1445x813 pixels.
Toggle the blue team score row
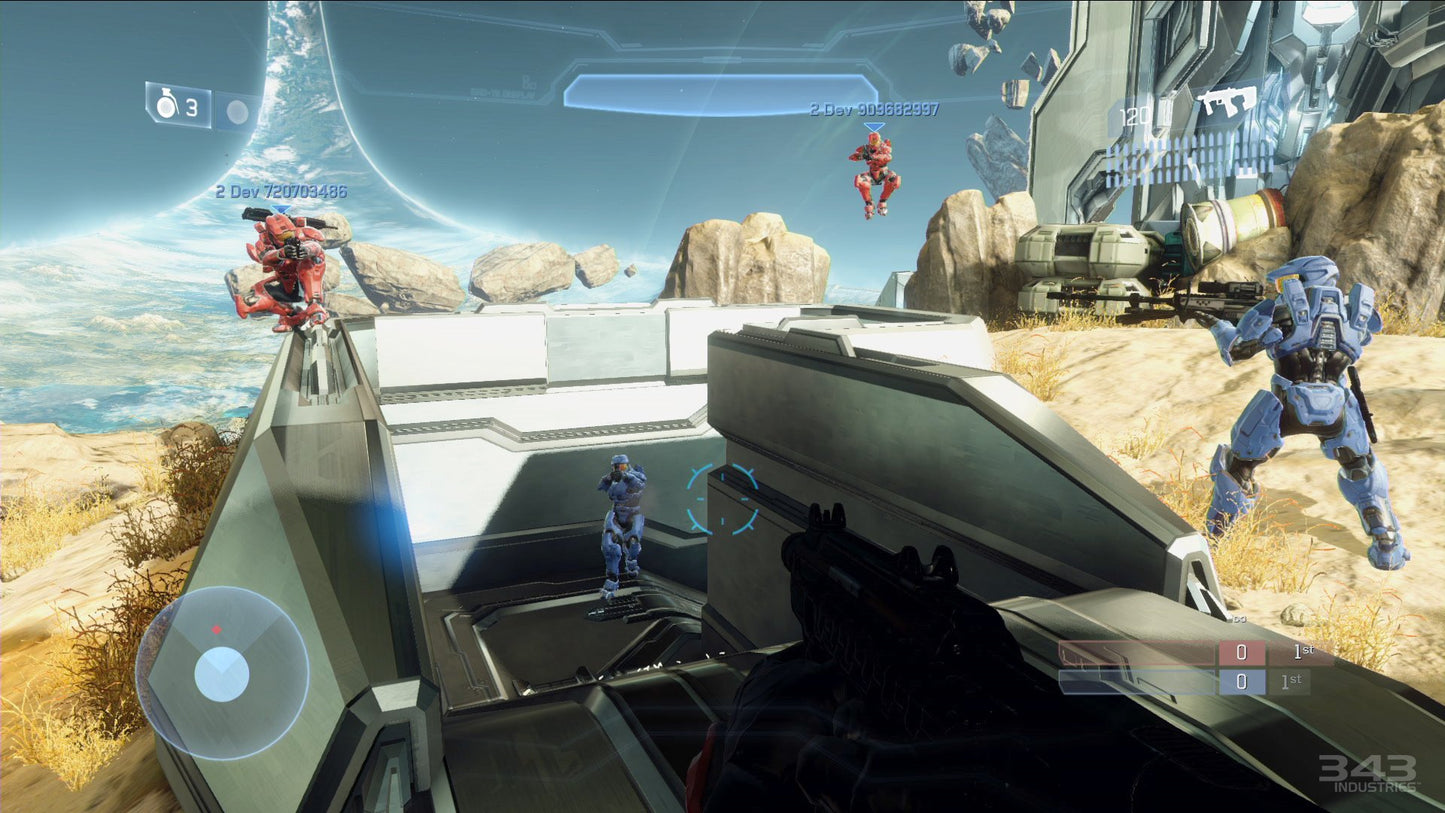coord(1150,683)
